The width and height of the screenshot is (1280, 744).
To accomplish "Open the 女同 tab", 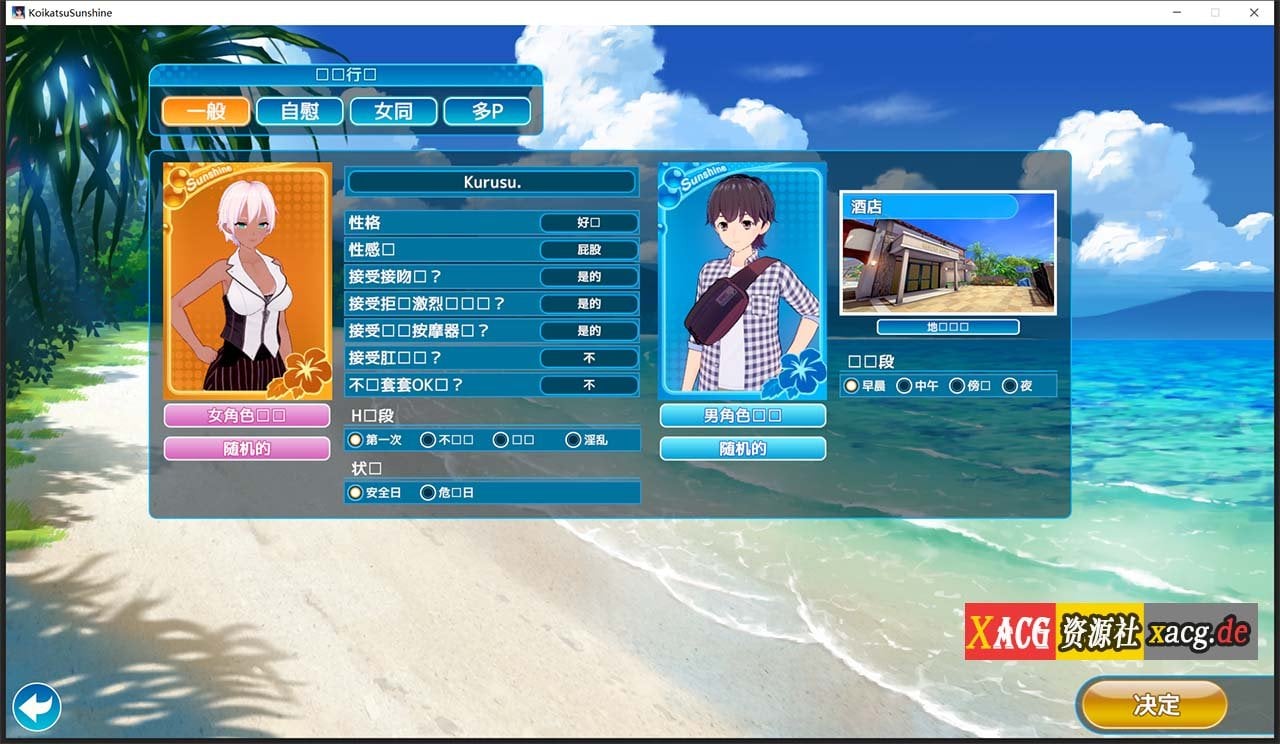I will pos(393,111).
